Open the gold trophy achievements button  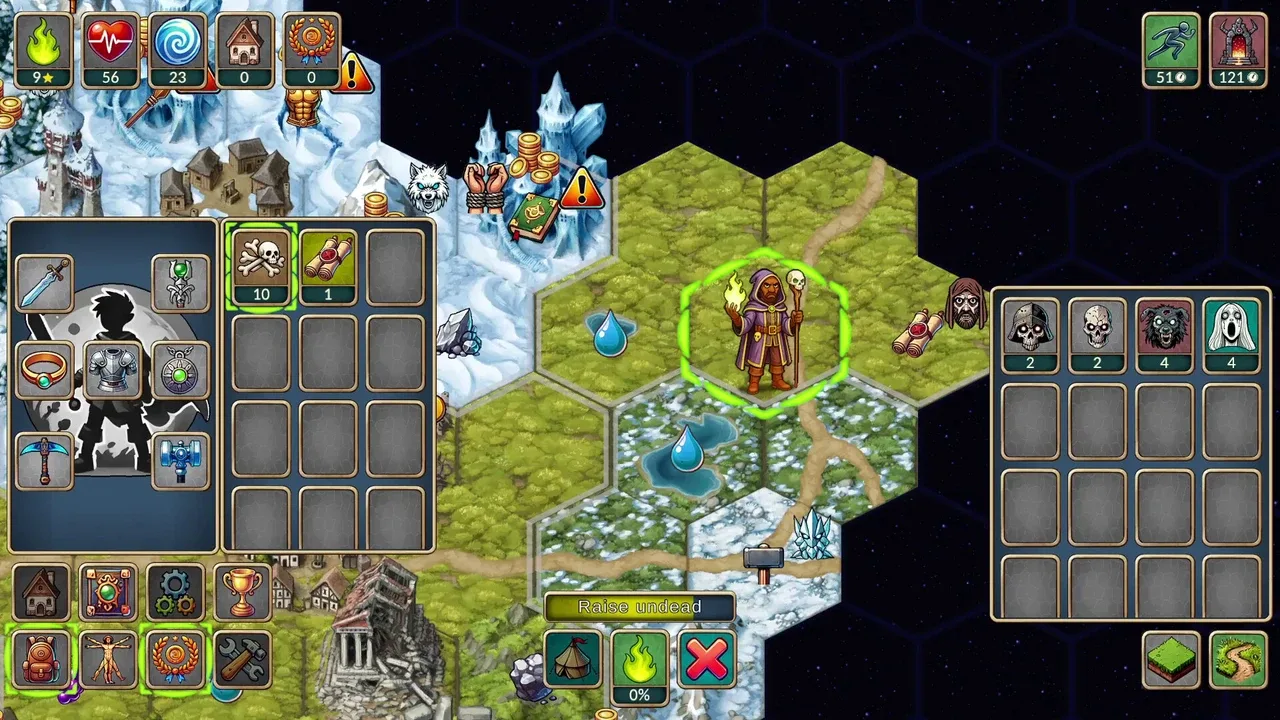tap(242, 592)
